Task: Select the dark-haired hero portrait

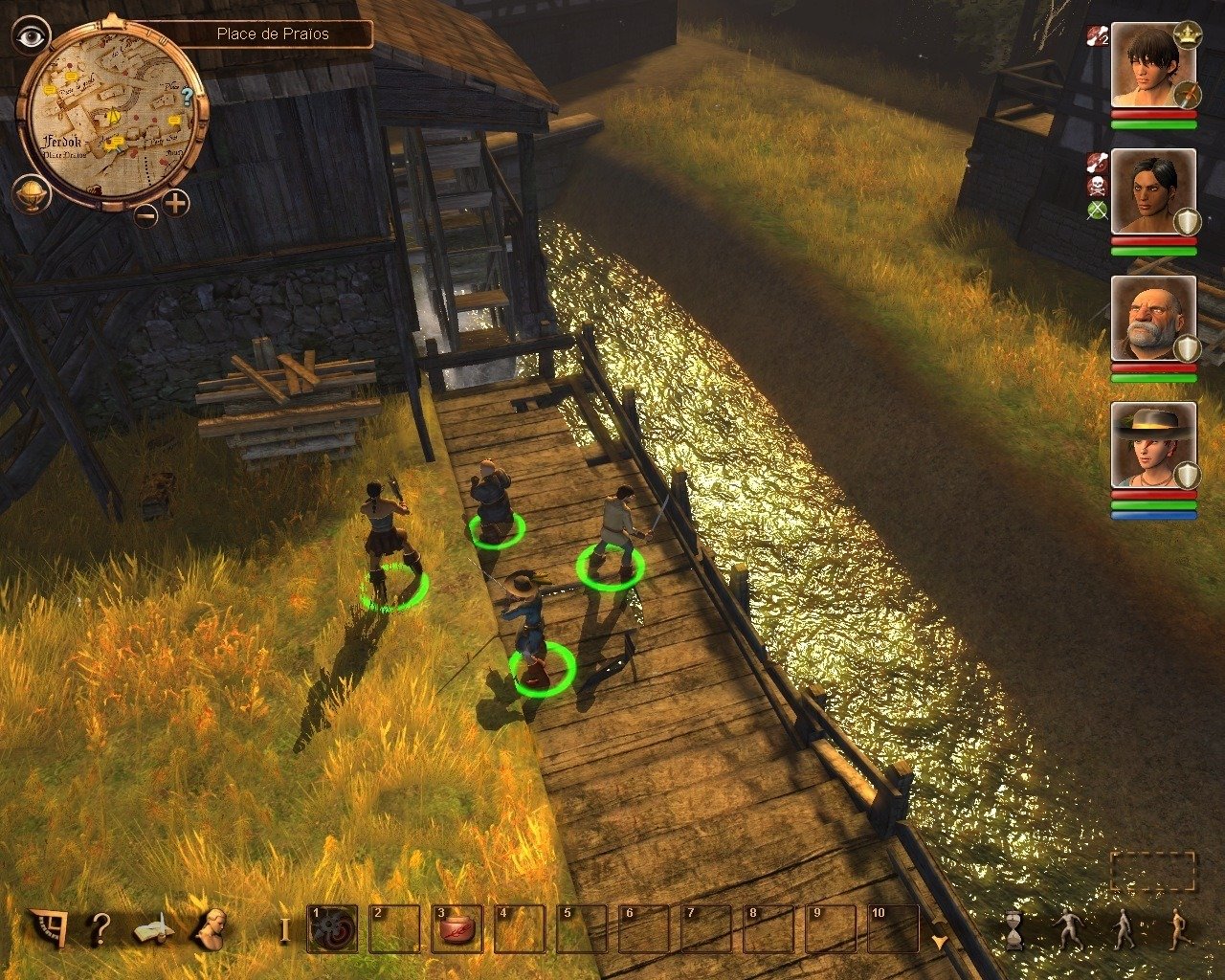Action: [1152, 67]
